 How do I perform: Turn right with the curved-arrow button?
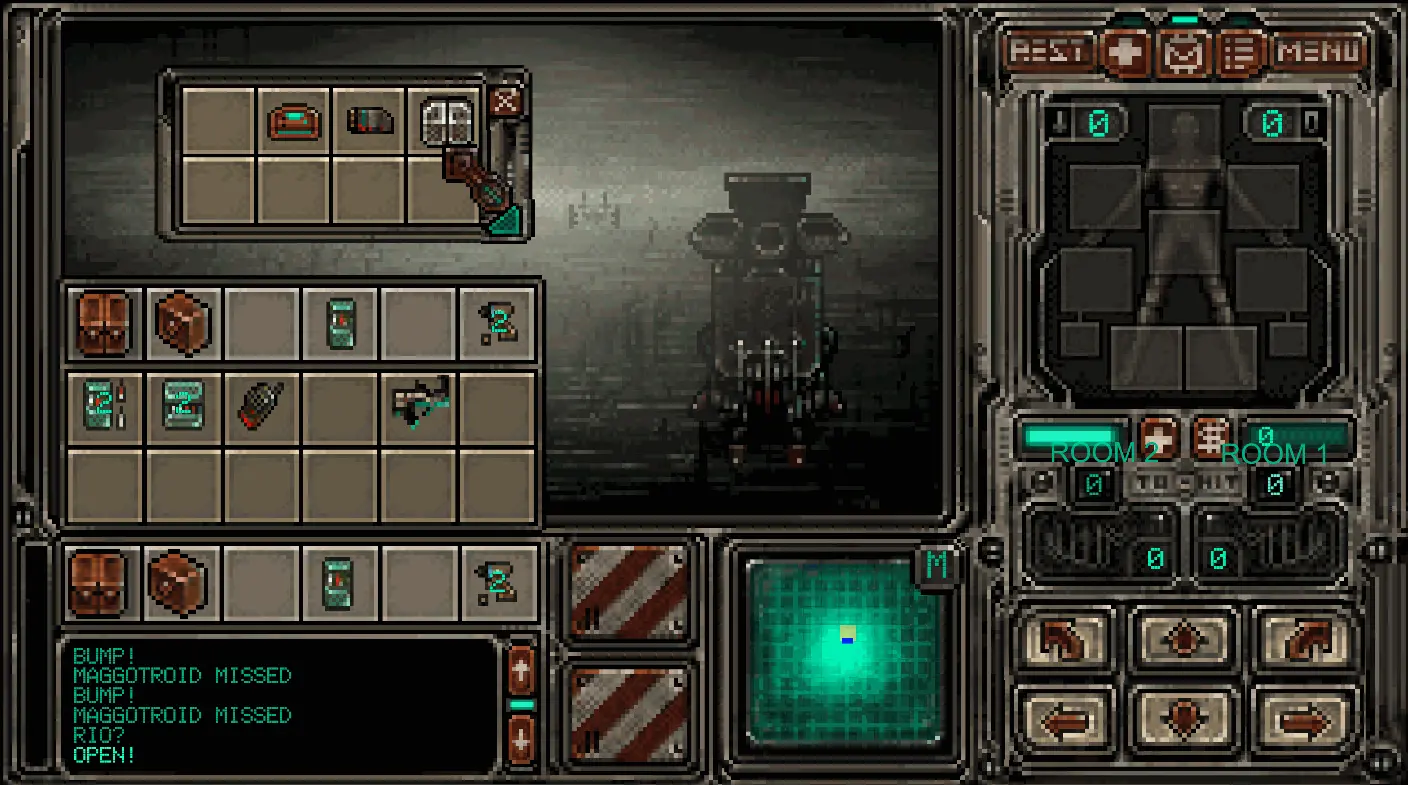click(x=1302, y=640)
